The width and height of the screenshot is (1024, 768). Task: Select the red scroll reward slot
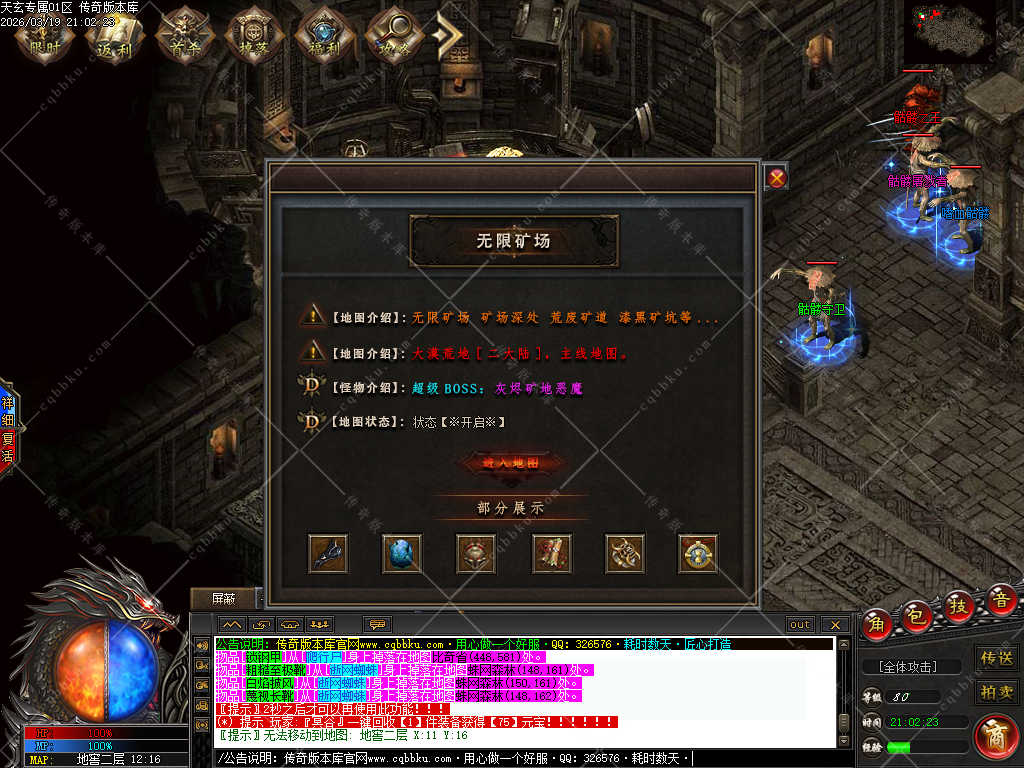[550, 553]
